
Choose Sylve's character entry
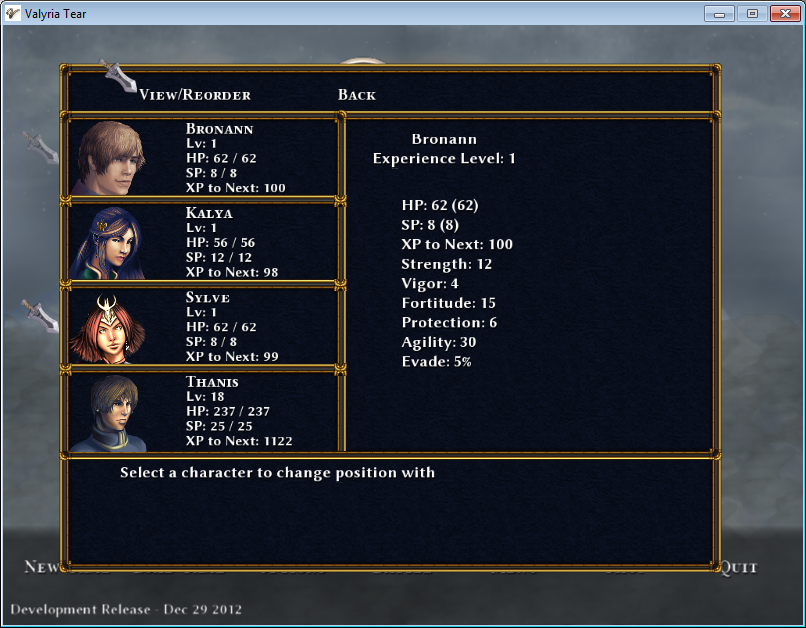coord(203,326)
